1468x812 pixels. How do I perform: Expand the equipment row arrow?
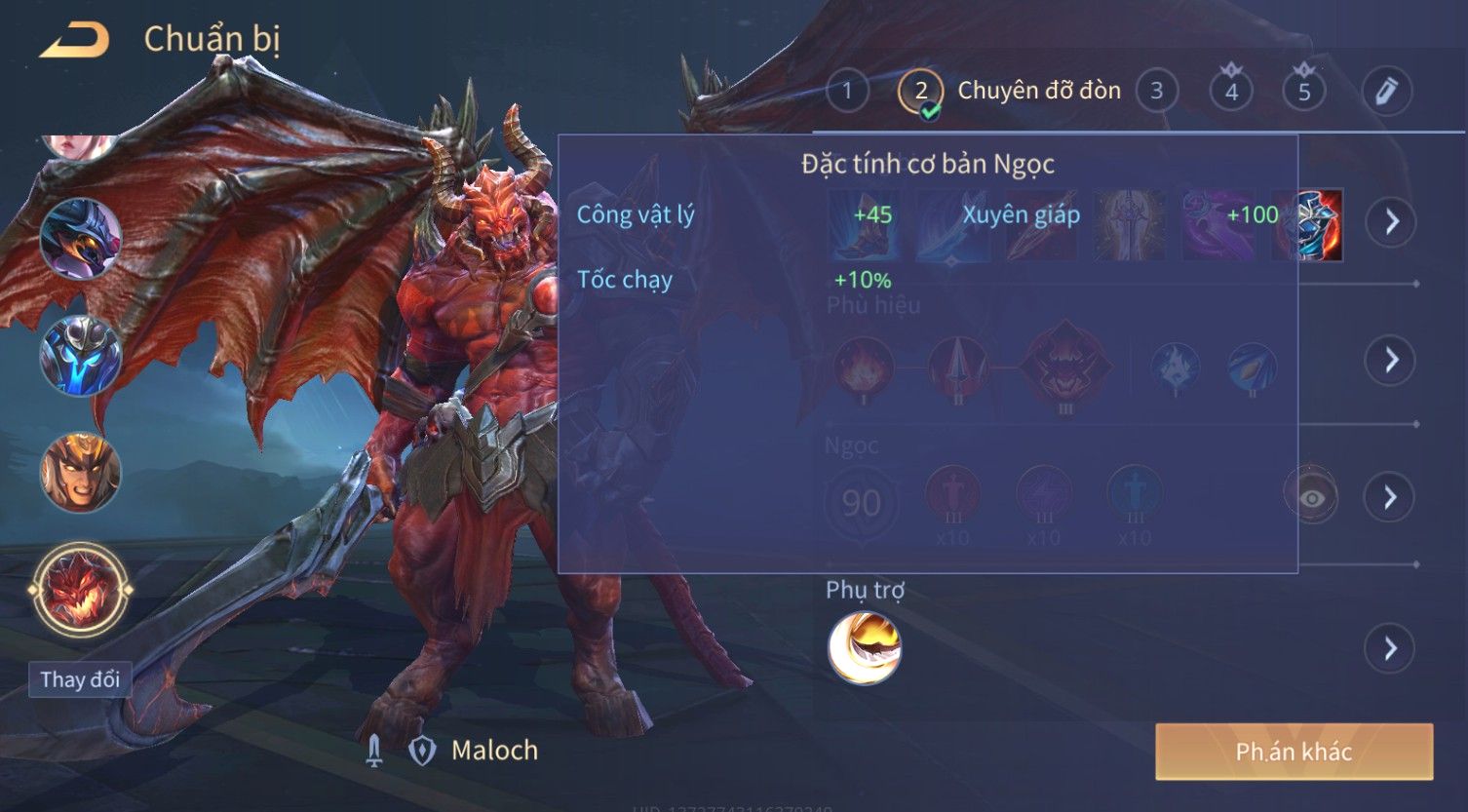tap(1391, 222)
